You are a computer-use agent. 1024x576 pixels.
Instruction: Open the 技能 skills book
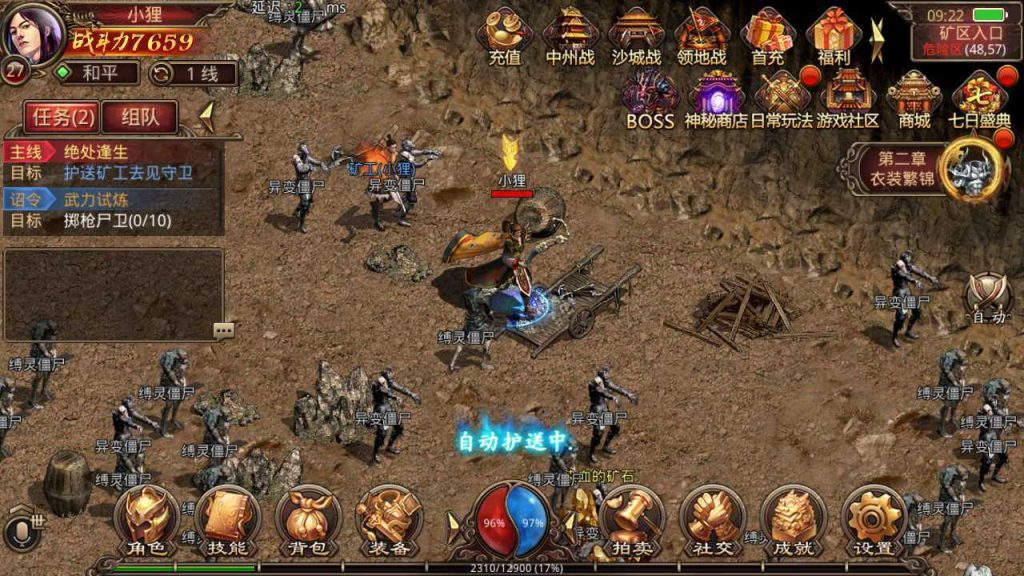pyautogui.click(x=227, y=518)
